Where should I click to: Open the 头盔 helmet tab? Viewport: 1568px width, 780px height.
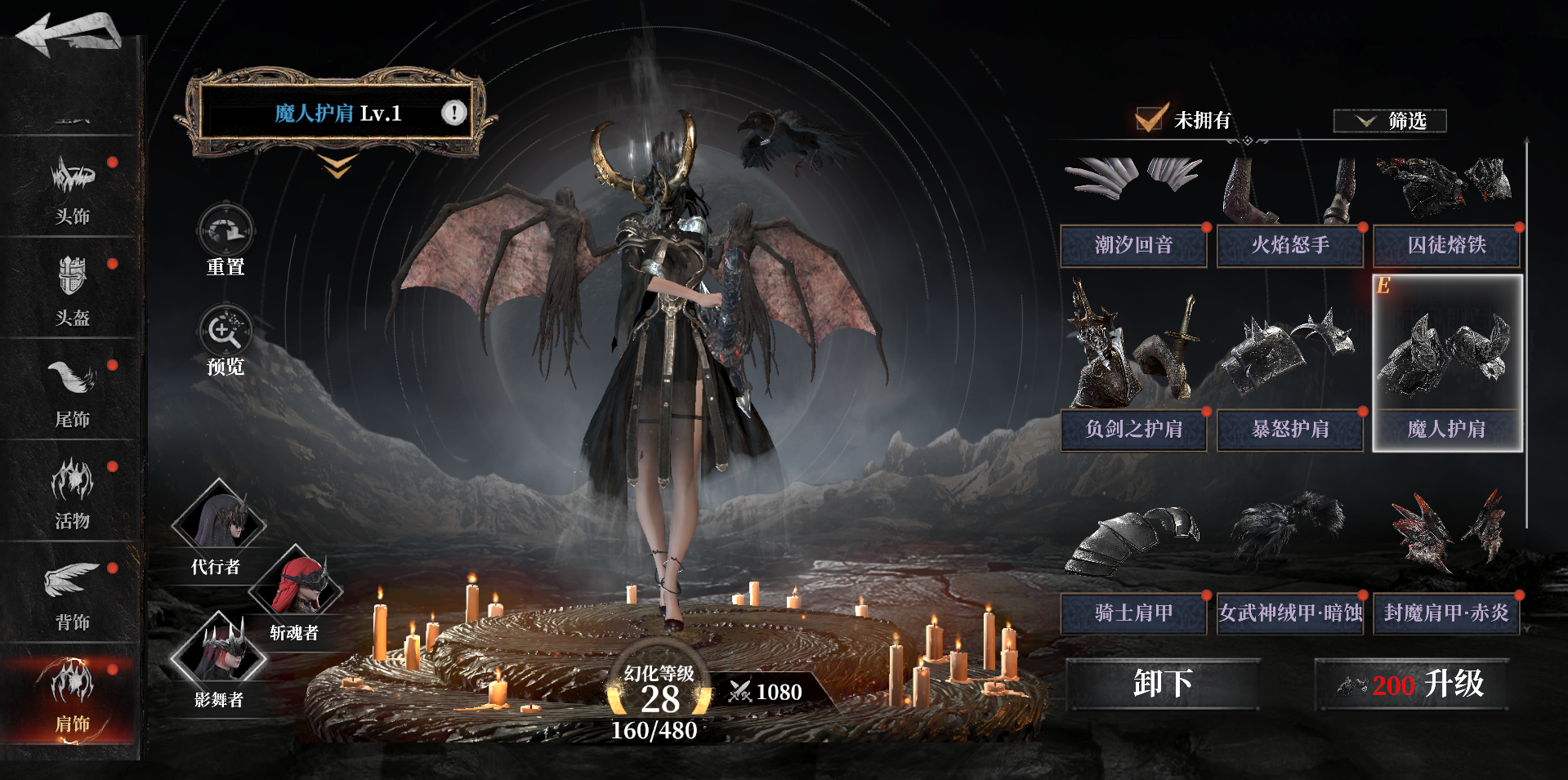[72, 291]
